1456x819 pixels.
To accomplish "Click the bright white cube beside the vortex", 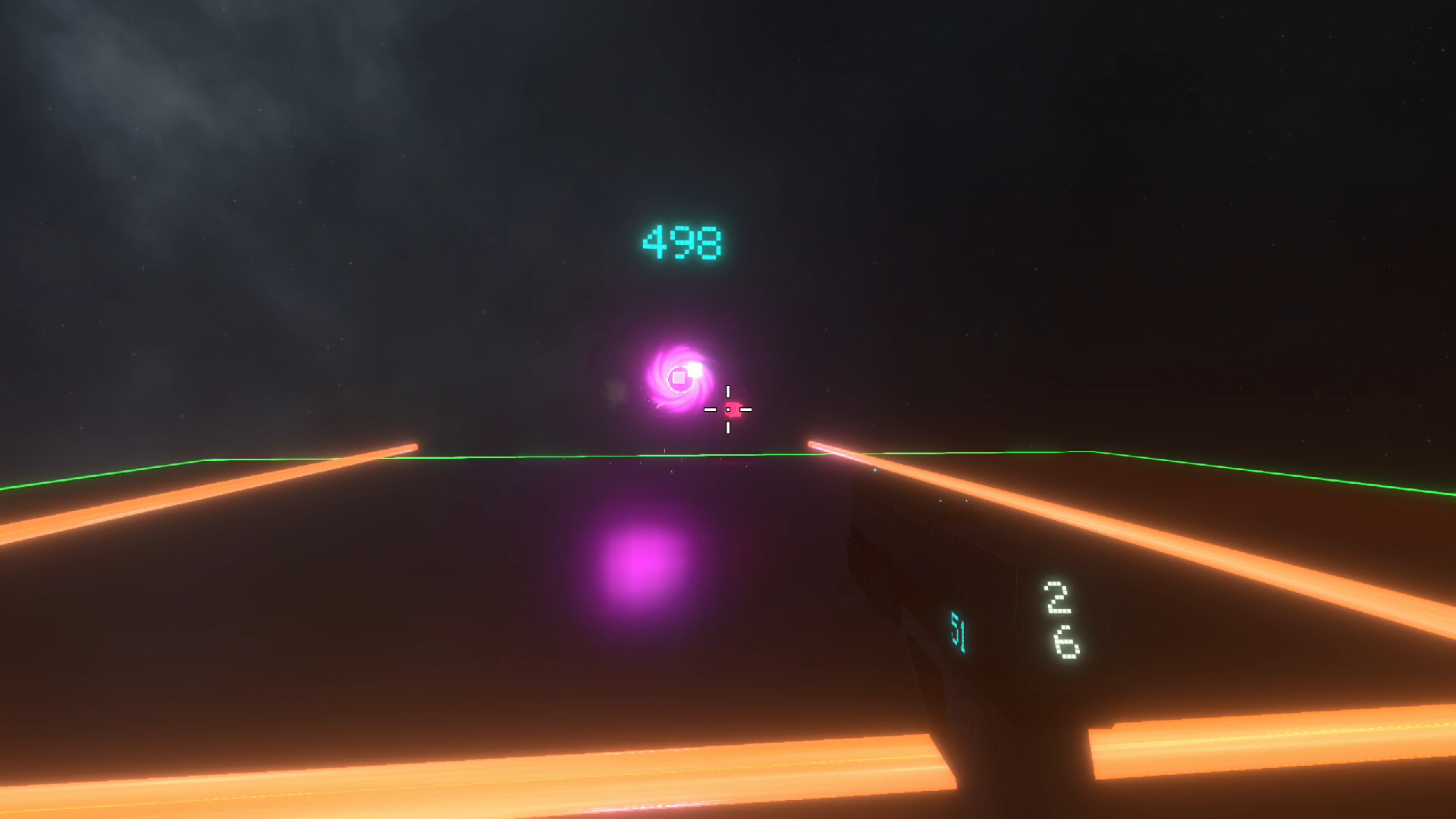I will click(x=695, y=370).
